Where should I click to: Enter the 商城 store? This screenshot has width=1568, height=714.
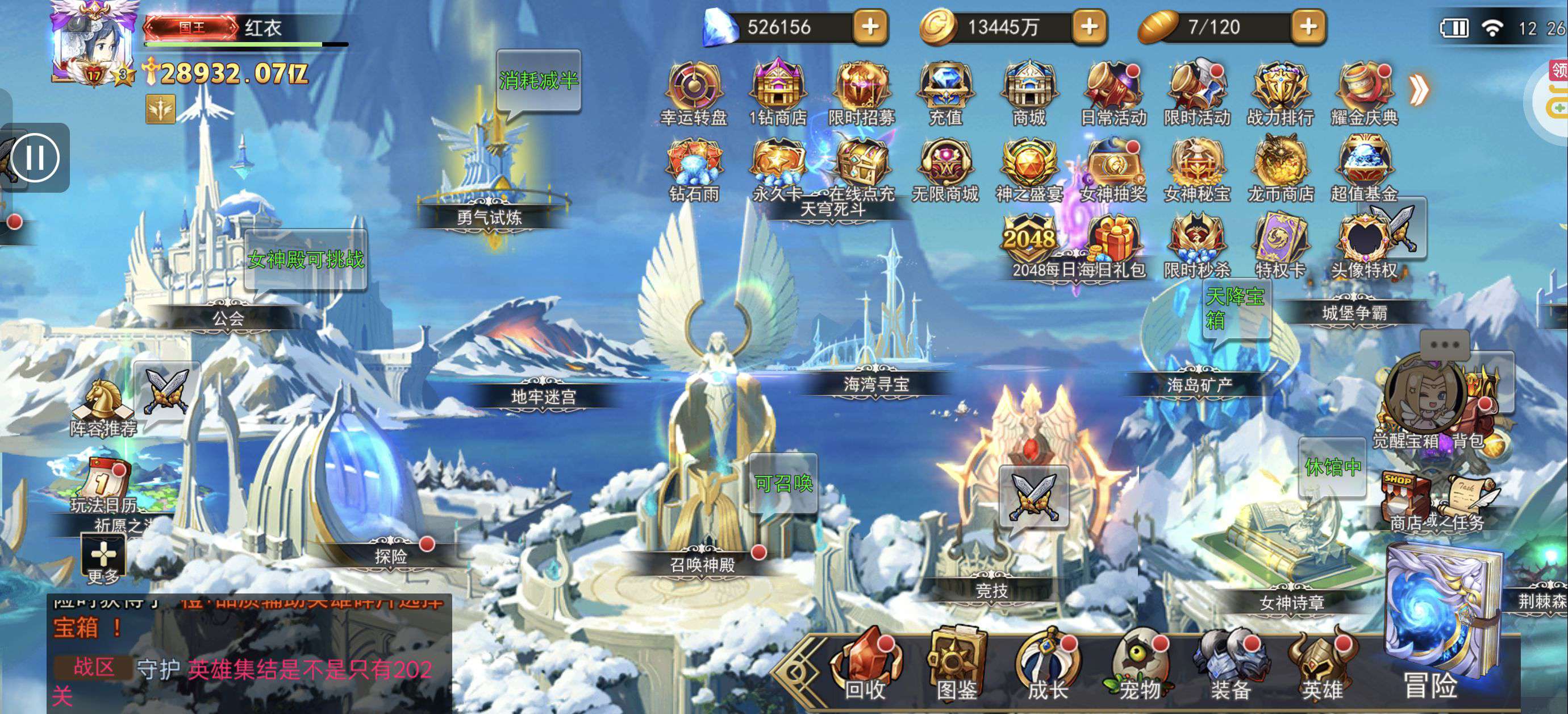point(1029,93)
